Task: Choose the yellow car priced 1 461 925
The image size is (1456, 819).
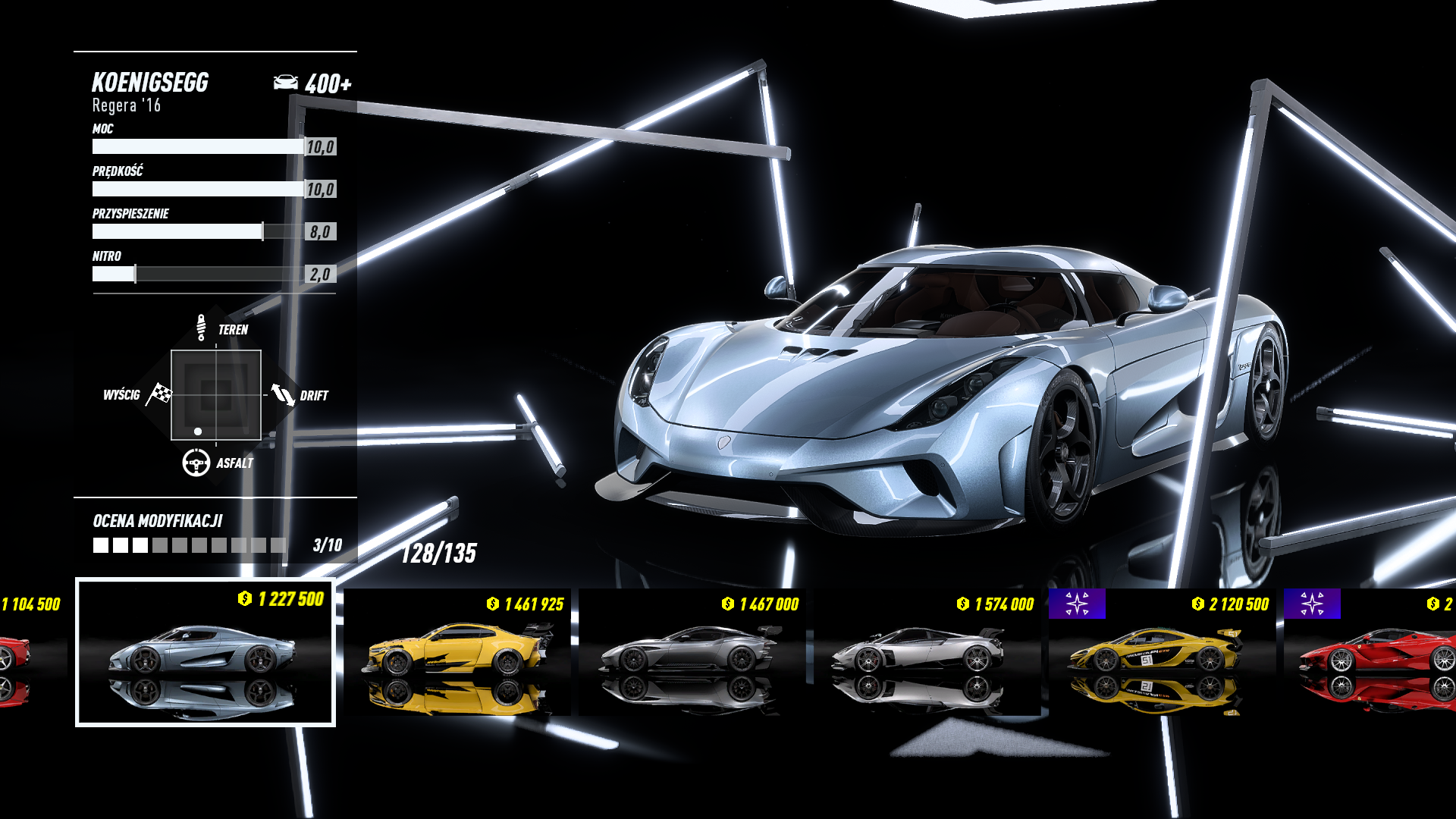Action: pyautogui.click(x=457, y=652)
